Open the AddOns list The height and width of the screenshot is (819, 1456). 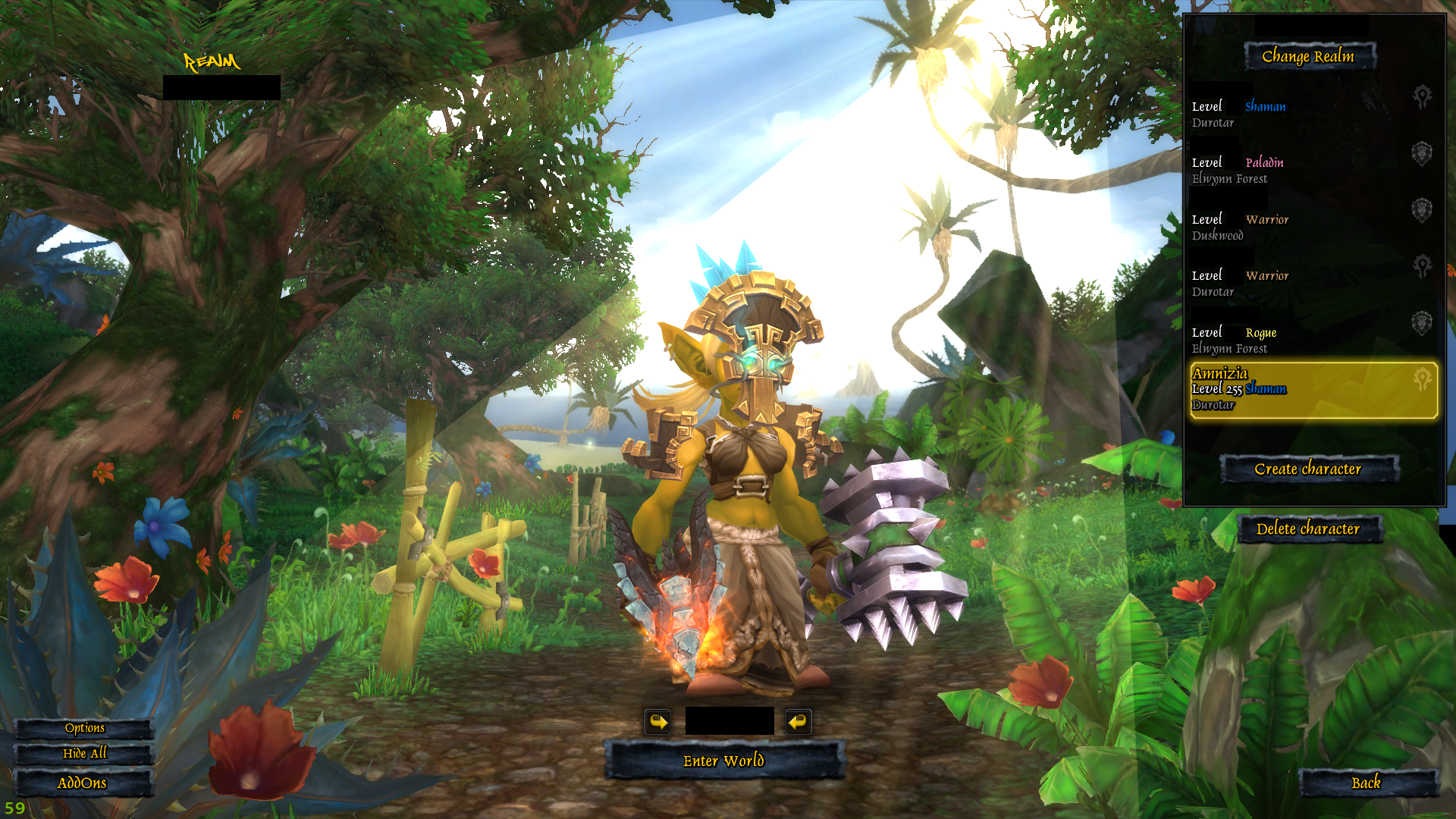click(82, 783)
